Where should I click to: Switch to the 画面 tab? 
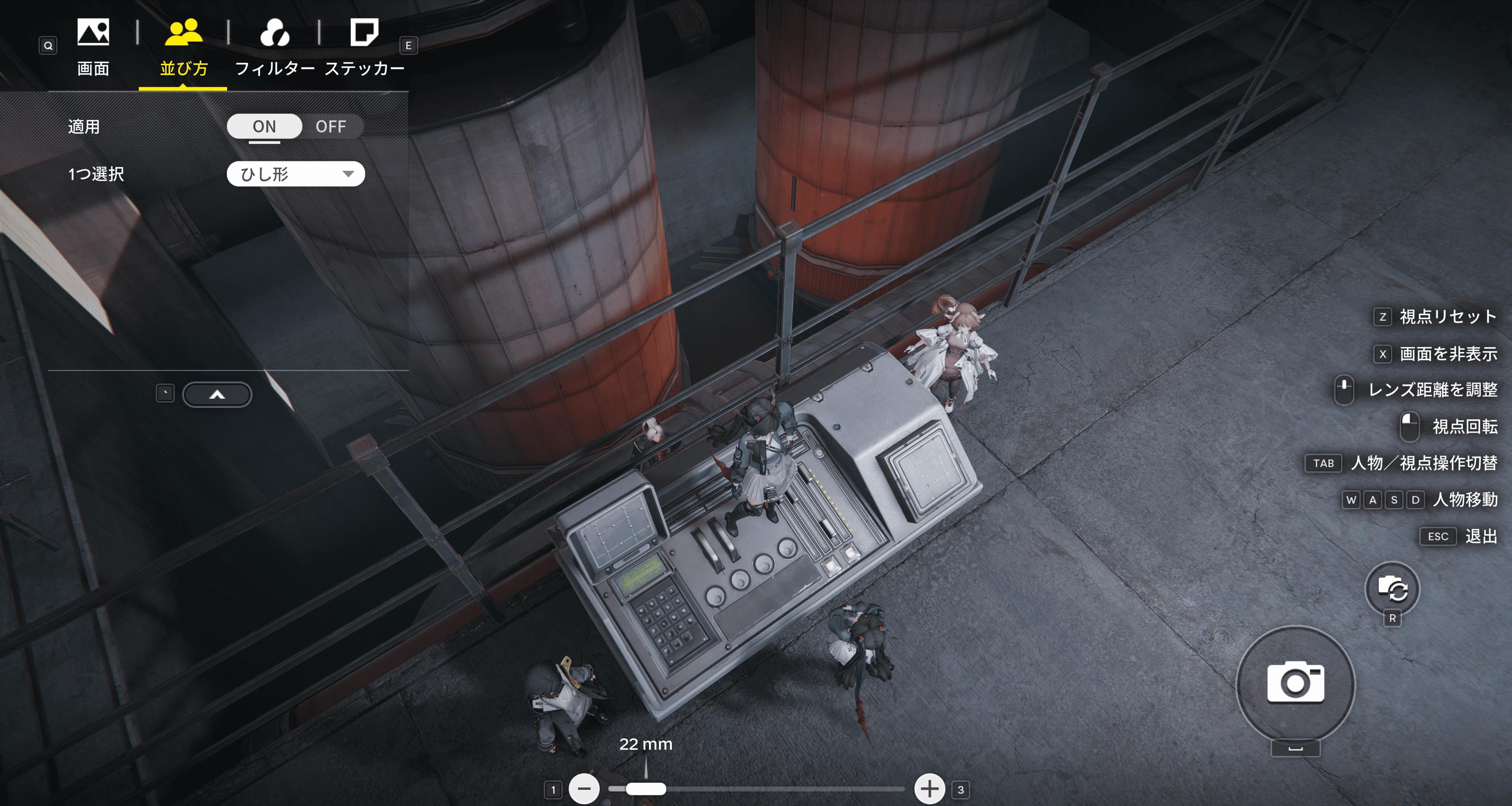tap(93, 47)
